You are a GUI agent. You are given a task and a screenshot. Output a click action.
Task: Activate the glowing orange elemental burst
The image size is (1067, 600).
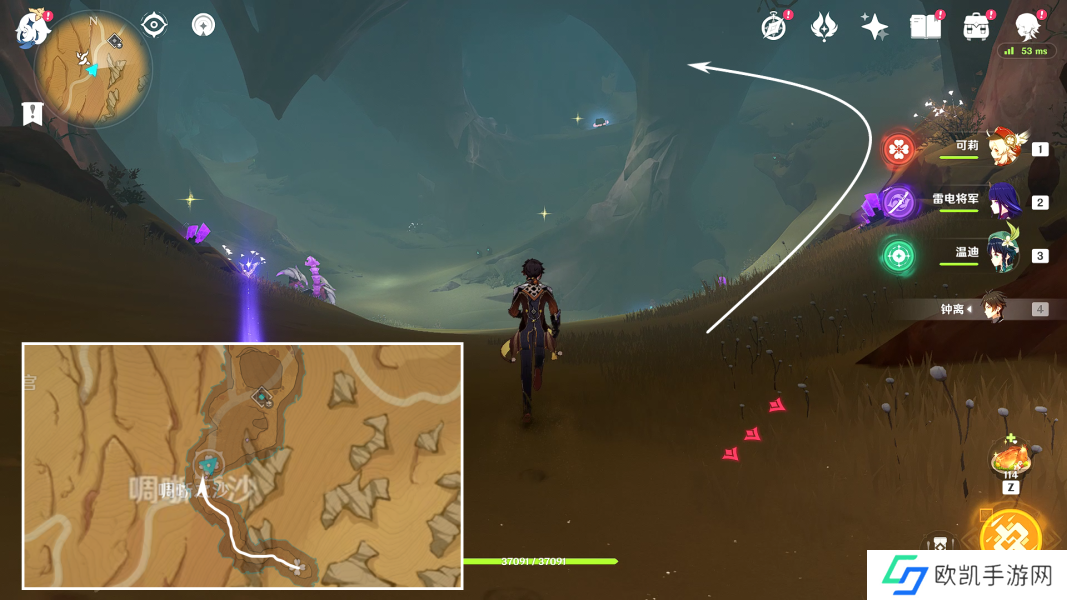[x=1010, y=537]
